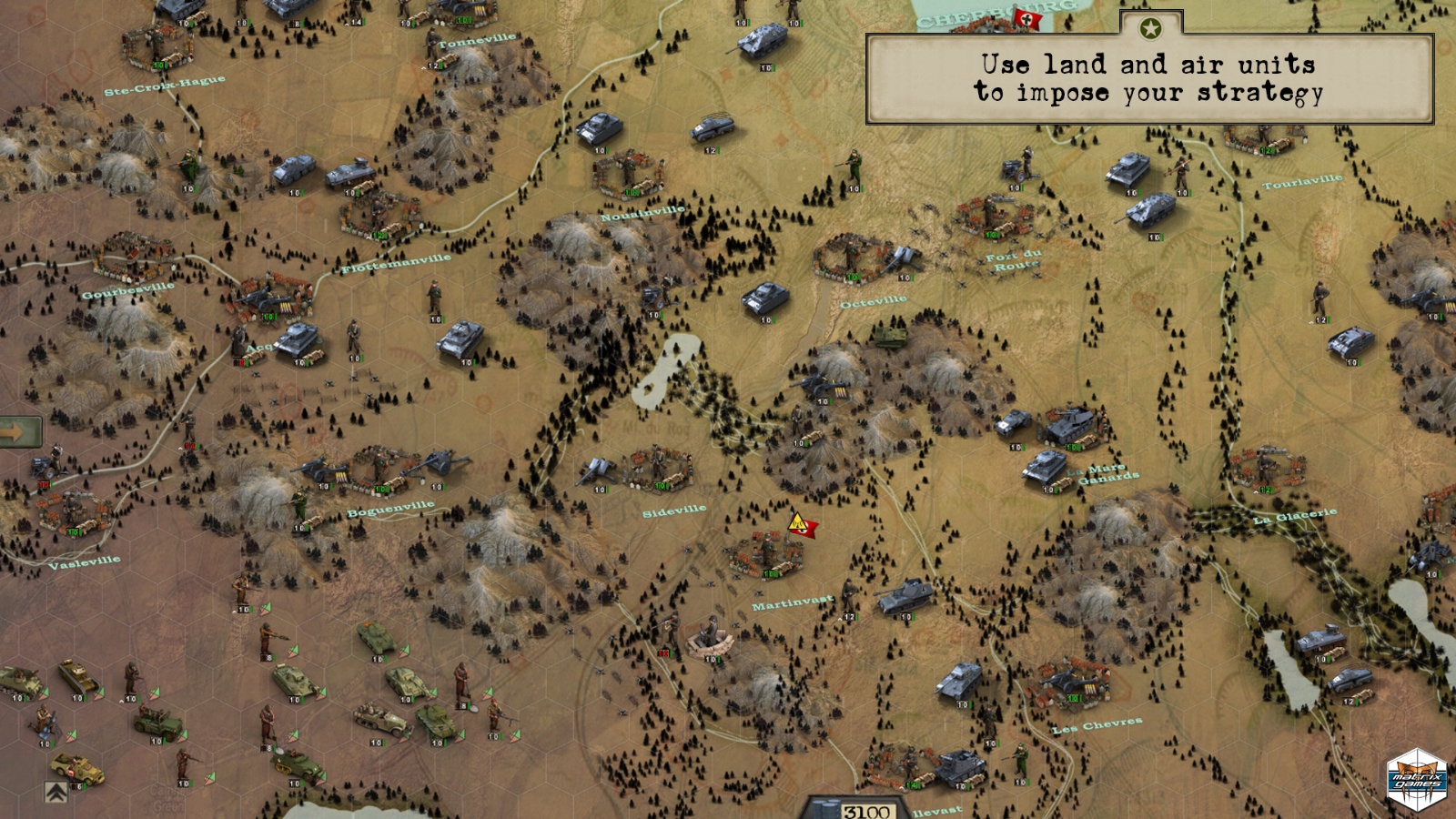Select the double chevron rank icon
Image resolution: width=1456 pixels, height=819 pixels.
(56, 792)
